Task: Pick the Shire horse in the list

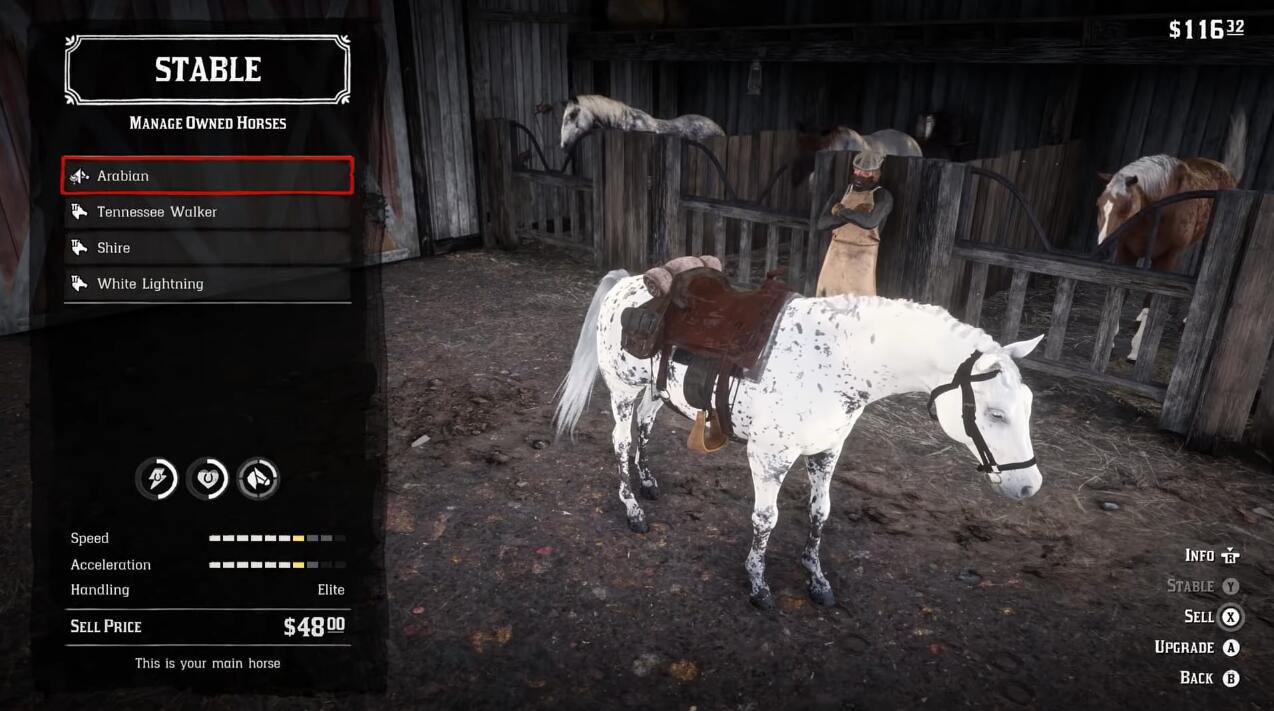Action: click(207, 248)
